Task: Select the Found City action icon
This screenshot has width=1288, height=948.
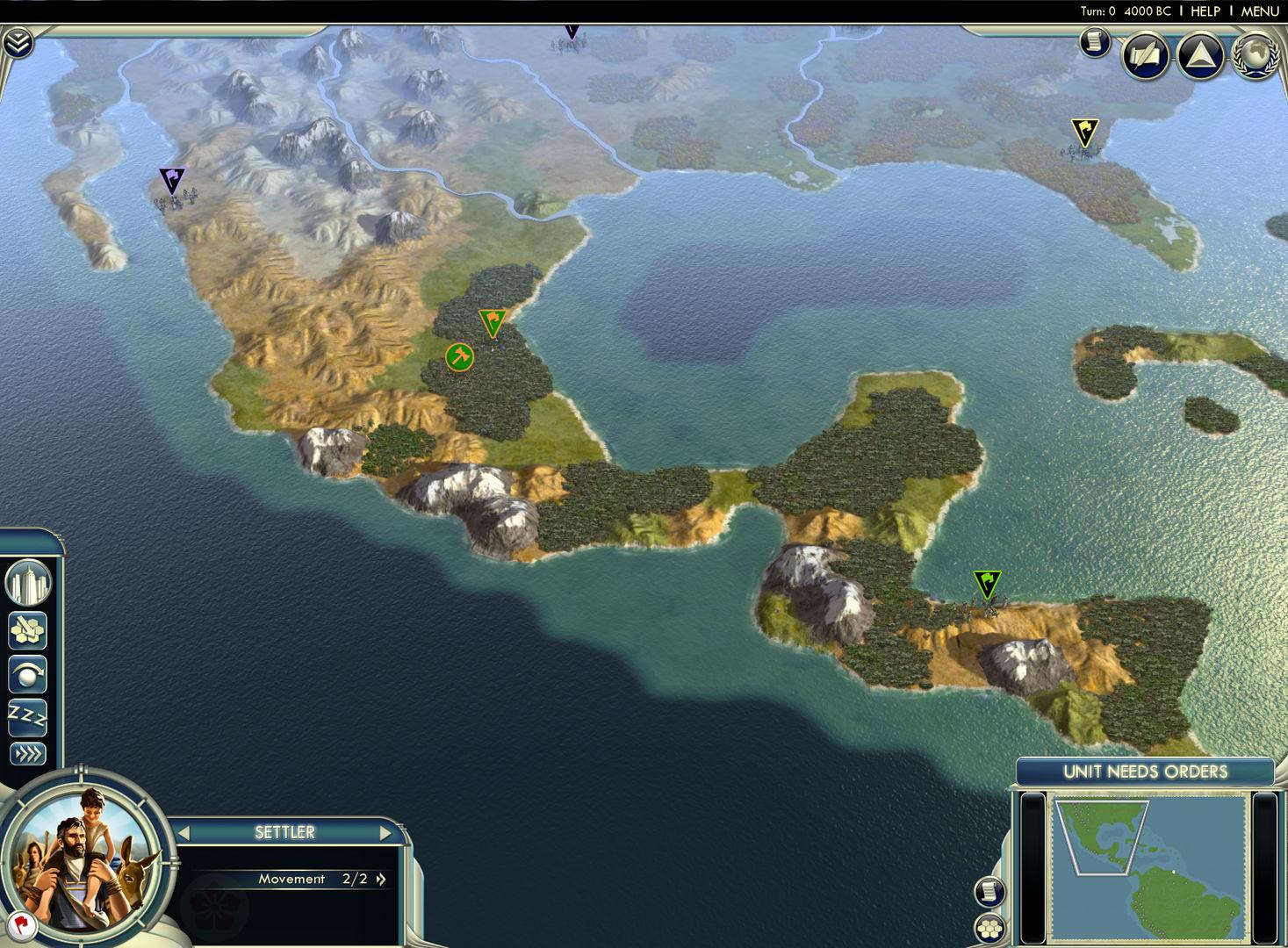Action: click(x=28, y=581)
